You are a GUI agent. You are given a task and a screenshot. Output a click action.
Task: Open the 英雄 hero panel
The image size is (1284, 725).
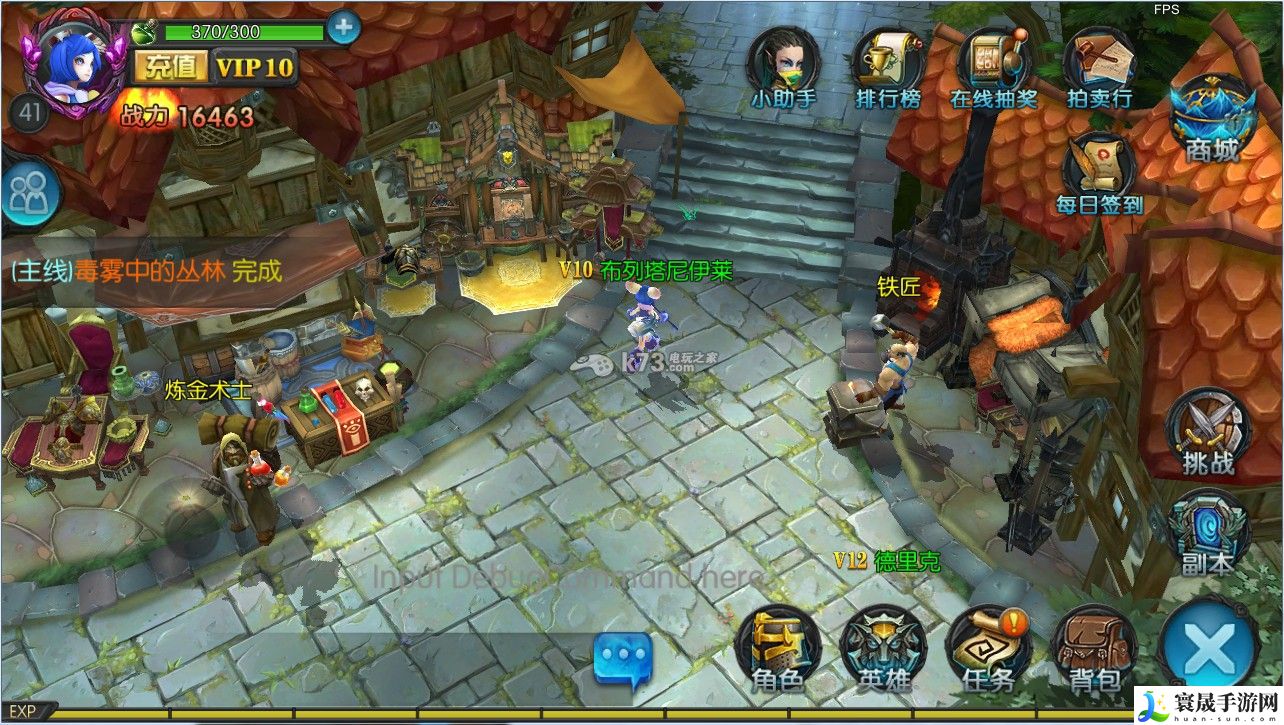coord(883,649)
